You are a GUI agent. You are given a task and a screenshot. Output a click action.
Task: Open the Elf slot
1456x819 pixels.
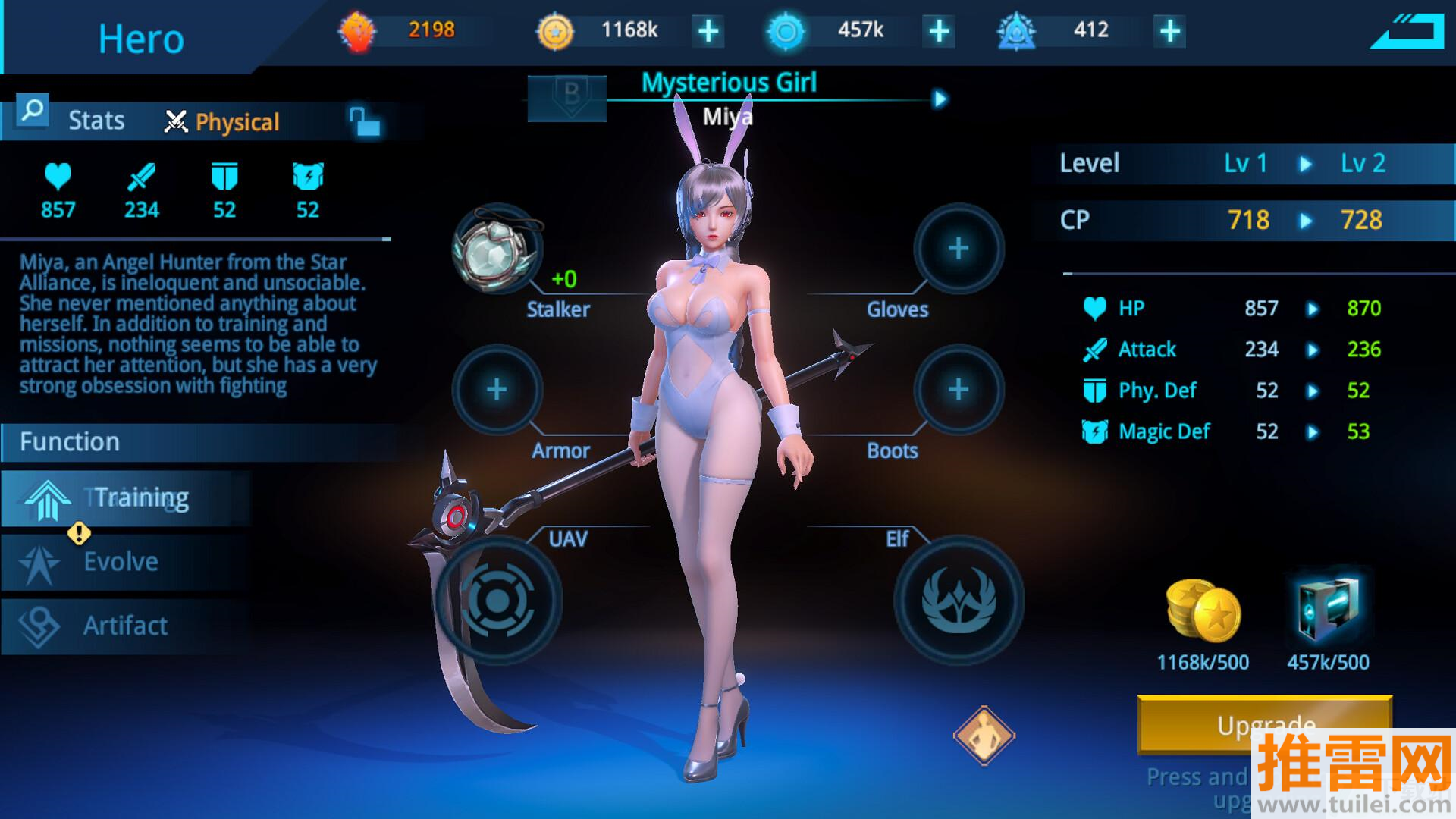point(959,601)
